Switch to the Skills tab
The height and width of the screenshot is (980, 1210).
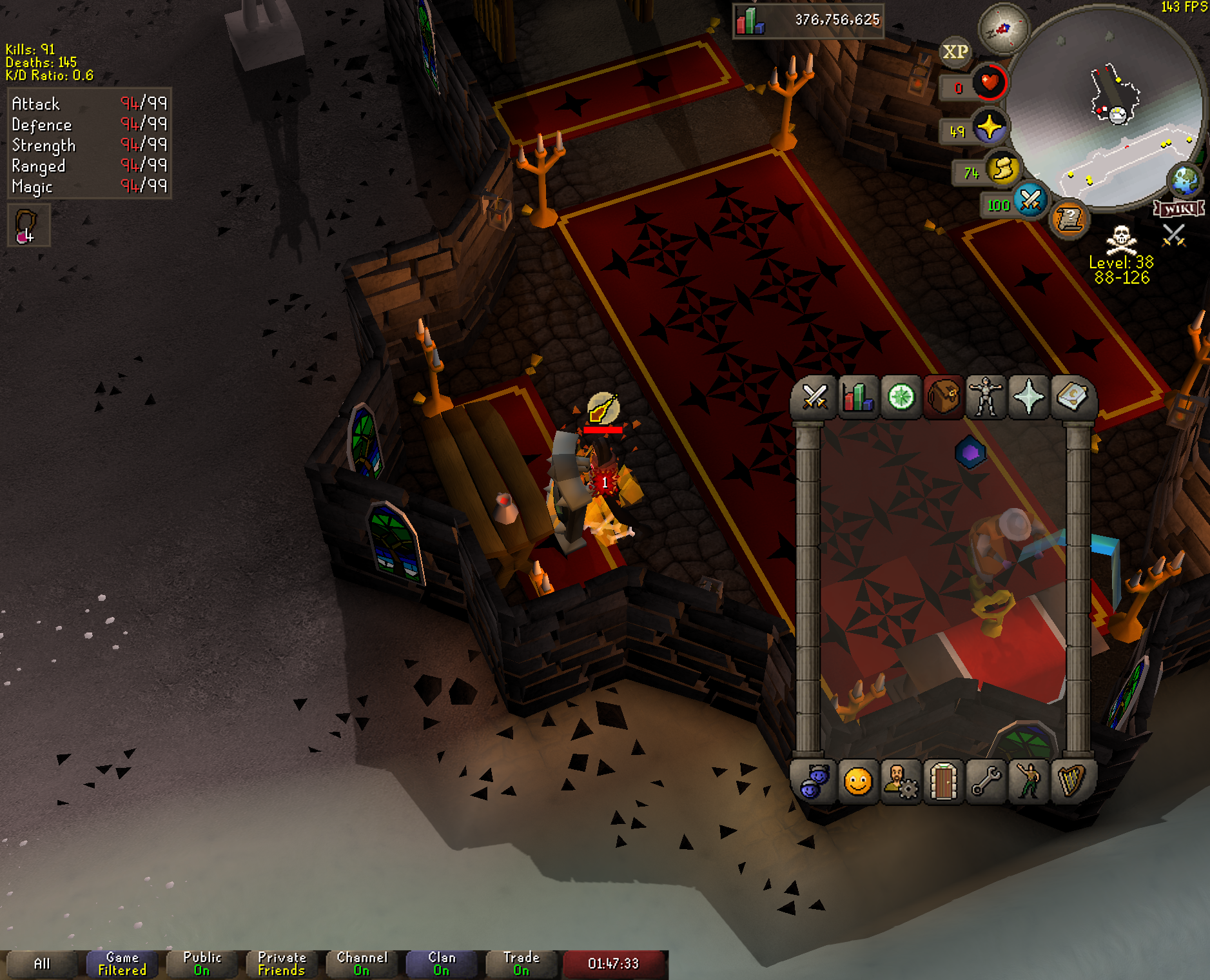click(858, 397)
